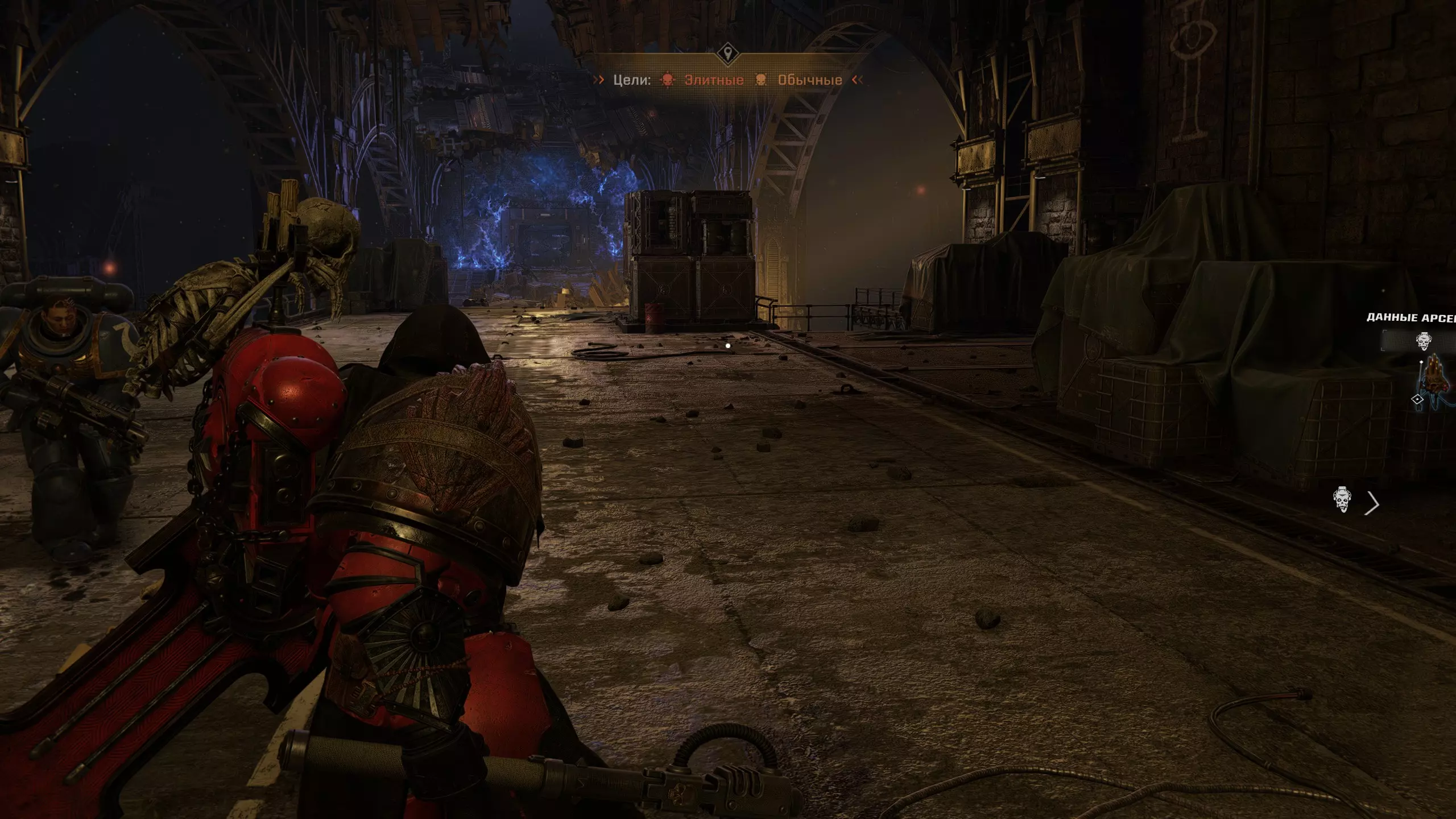Click the location pin objective icon
Viewport: 1456px width, 819px height.
click(727, 55)
